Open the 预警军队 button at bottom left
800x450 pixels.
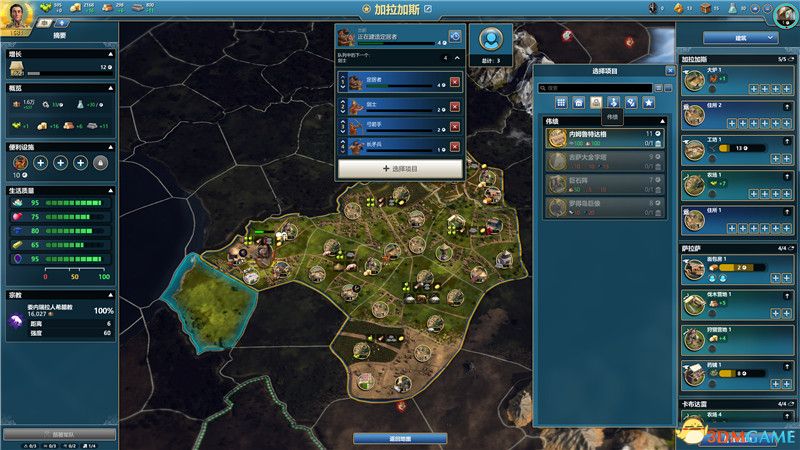tap(58, 435)
